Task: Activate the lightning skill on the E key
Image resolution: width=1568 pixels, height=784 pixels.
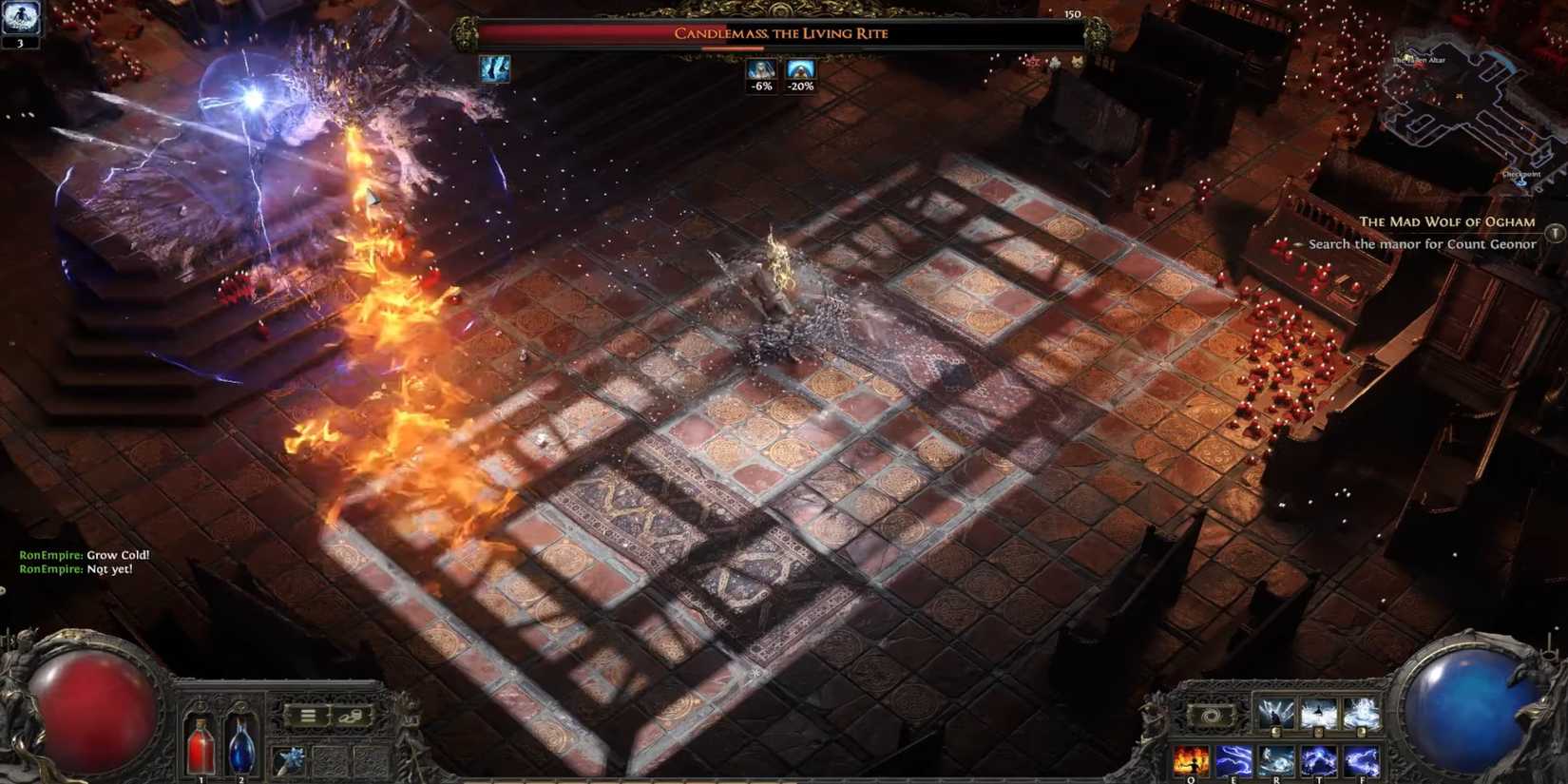Action: [1233, 760]
